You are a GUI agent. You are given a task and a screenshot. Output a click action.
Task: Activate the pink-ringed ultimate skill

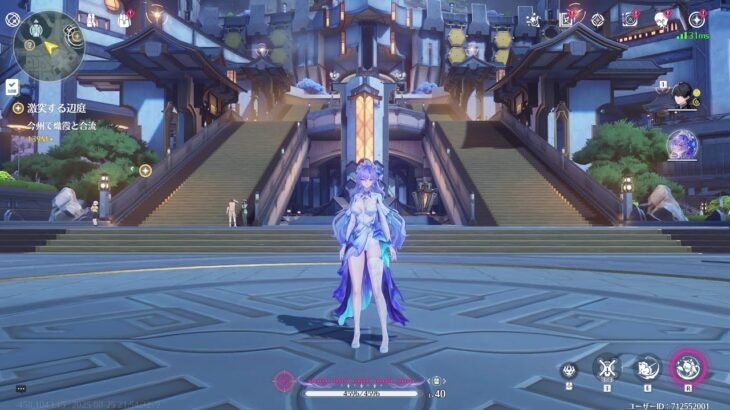(x=688, y=368)
